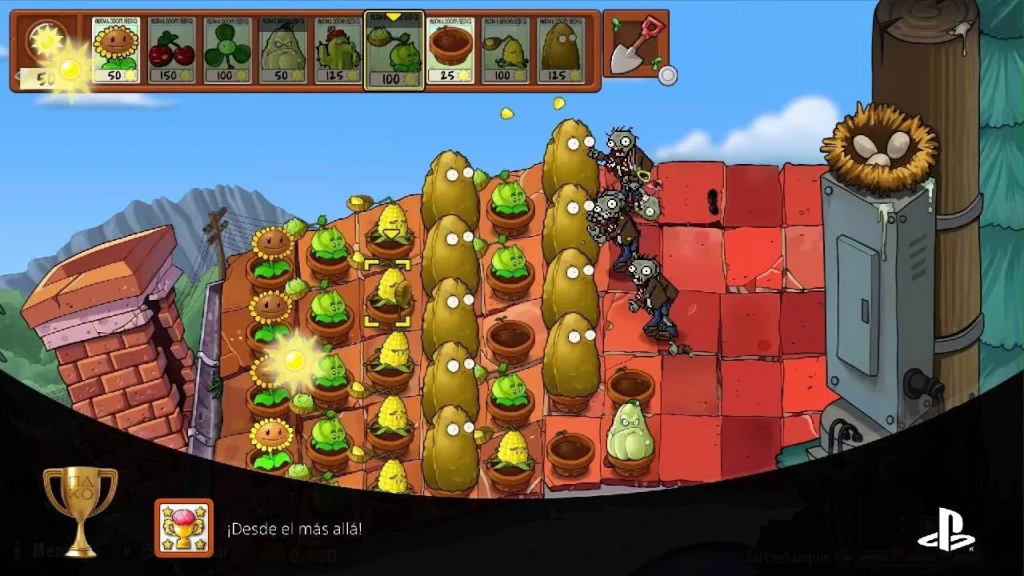This screenshot has width=1024, height=576.
Task: Pick the Cherry Bomb seed packet
Action: (x=172, y=50)
